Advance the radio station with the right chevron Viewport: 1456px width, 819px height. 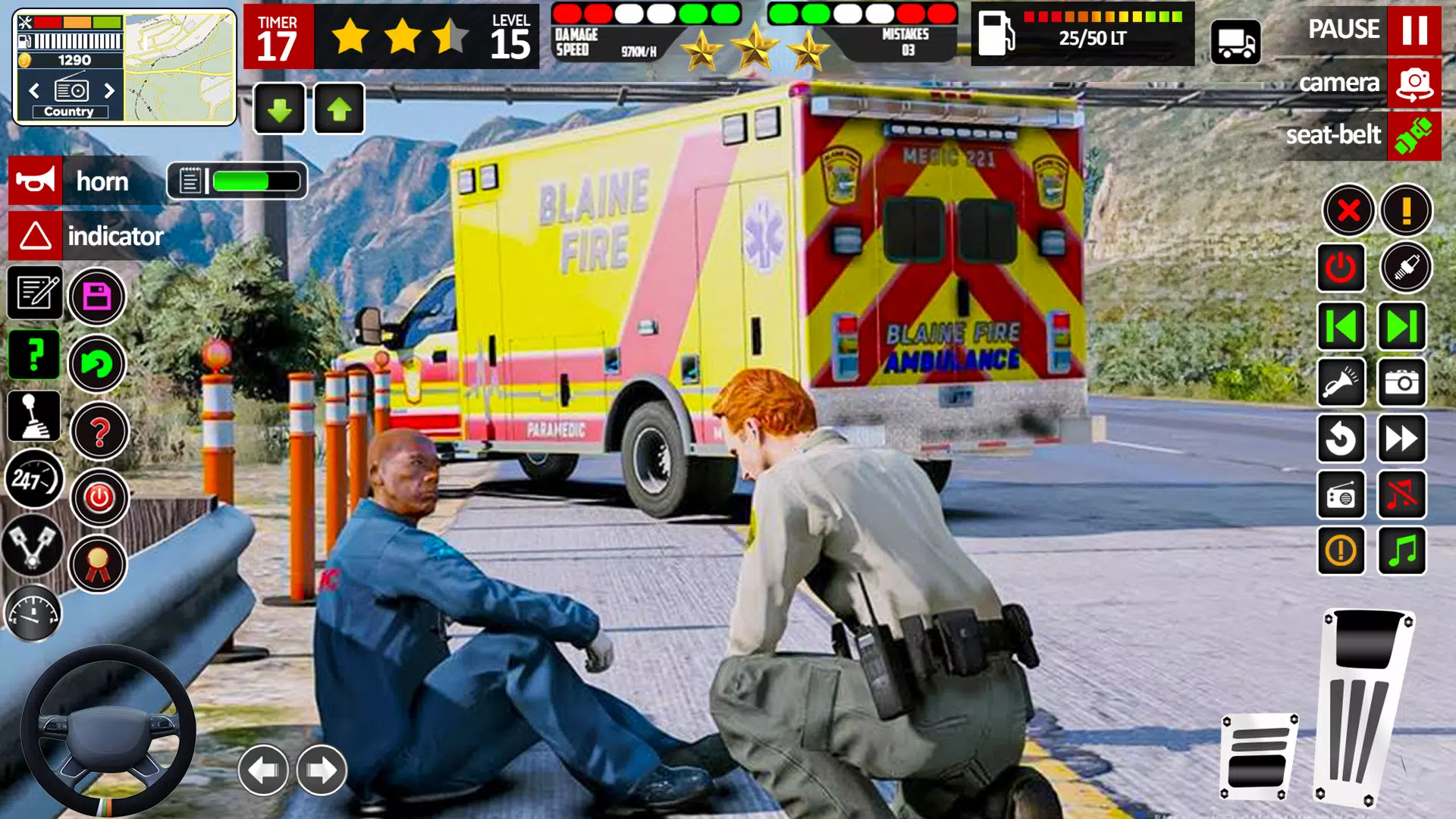point(108,90)
